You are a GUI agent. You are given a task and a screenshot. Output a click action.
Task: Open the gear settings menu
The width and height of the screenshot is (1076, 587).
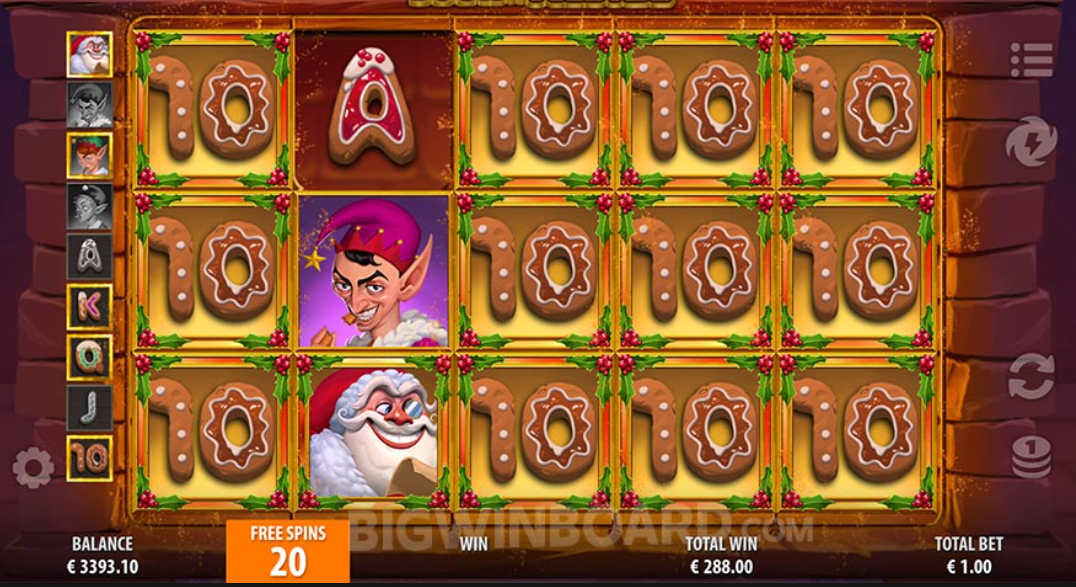tap(33, 468)
